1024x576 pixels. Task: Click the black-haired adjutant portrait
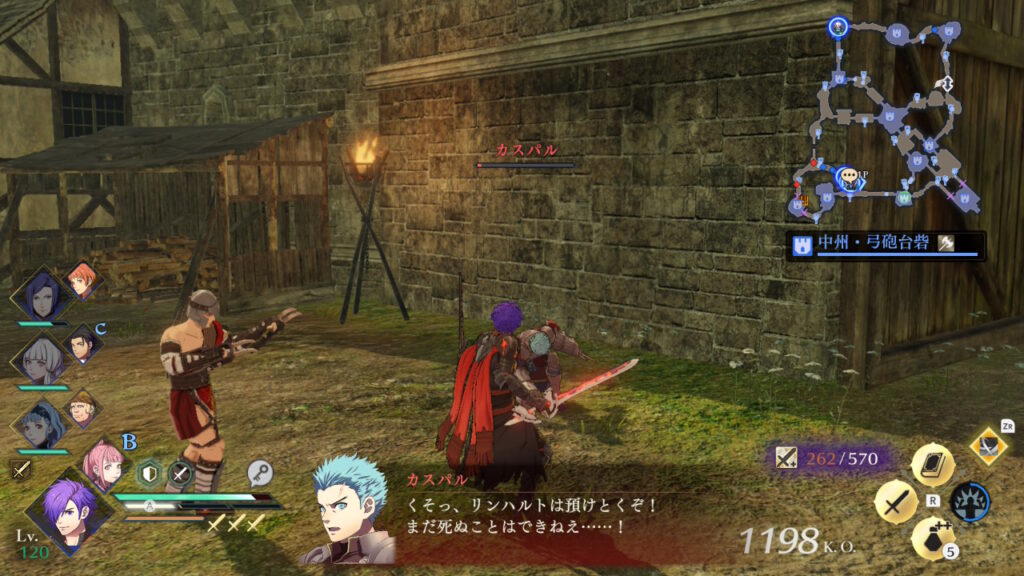[x=82, y=345]
